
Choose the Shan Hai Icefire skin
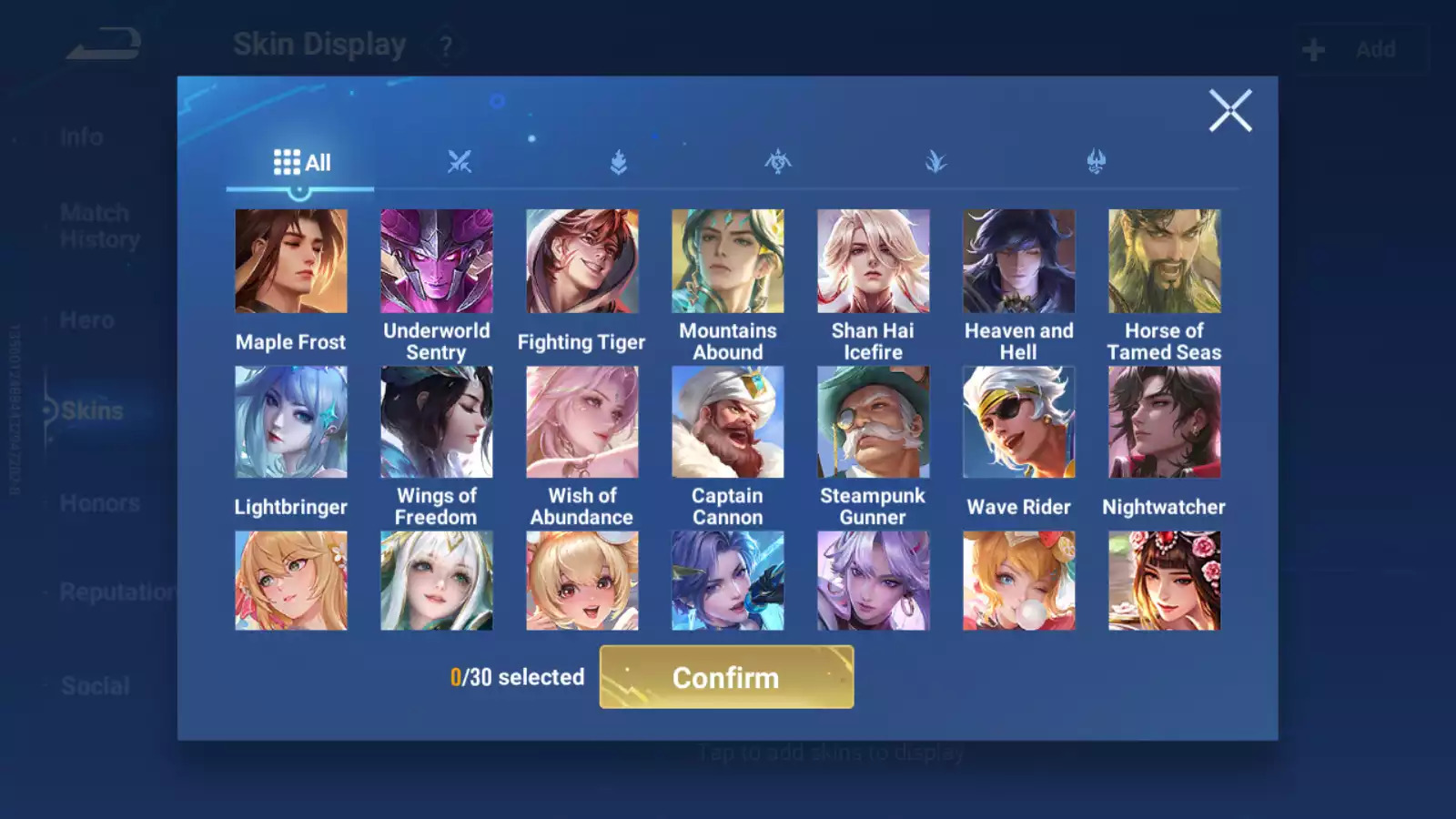(x=874, y=261)
